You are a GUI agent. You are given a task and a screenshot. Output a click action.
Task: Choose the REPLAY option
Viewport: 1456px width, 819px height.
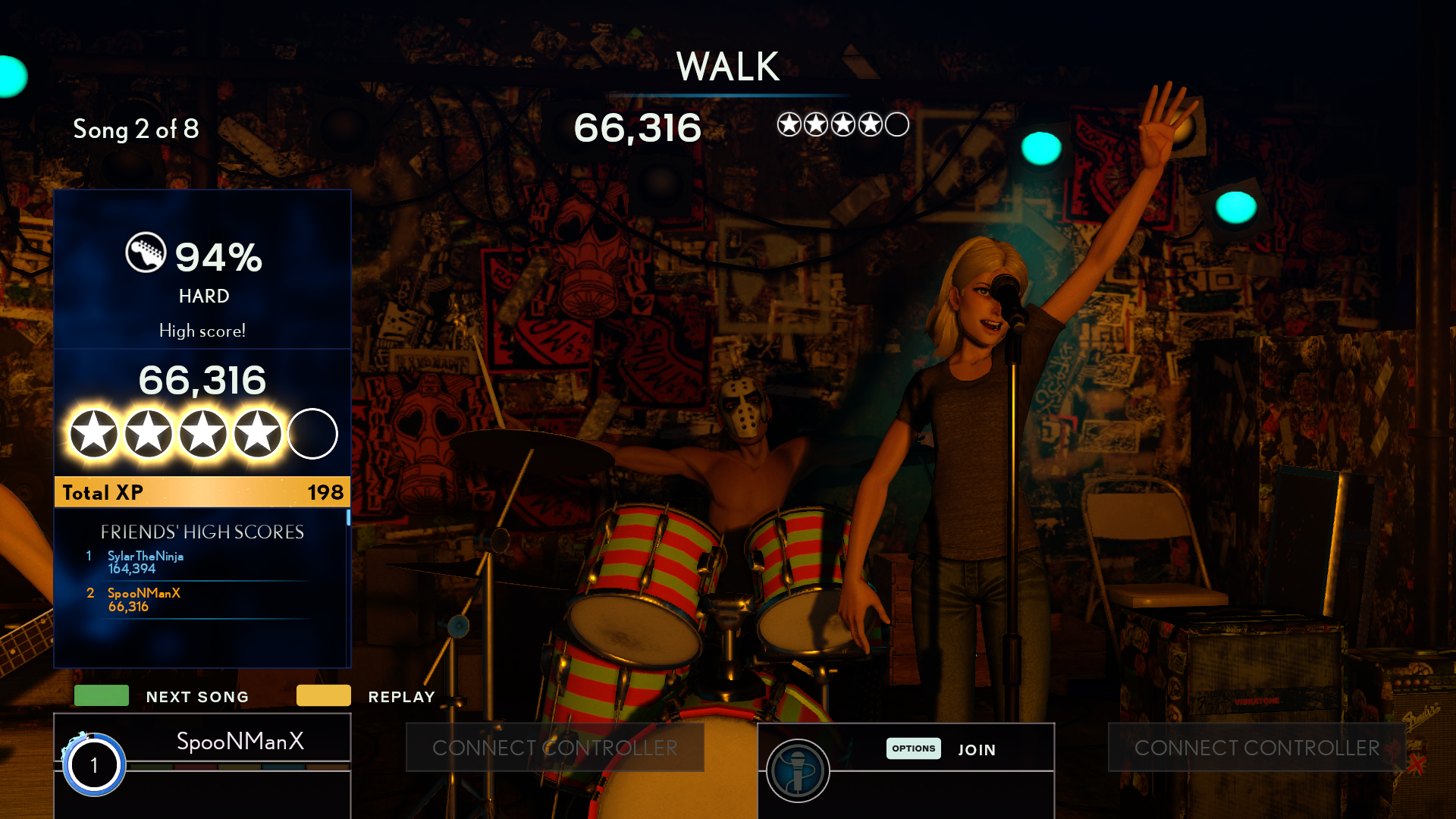coord(400,697)
